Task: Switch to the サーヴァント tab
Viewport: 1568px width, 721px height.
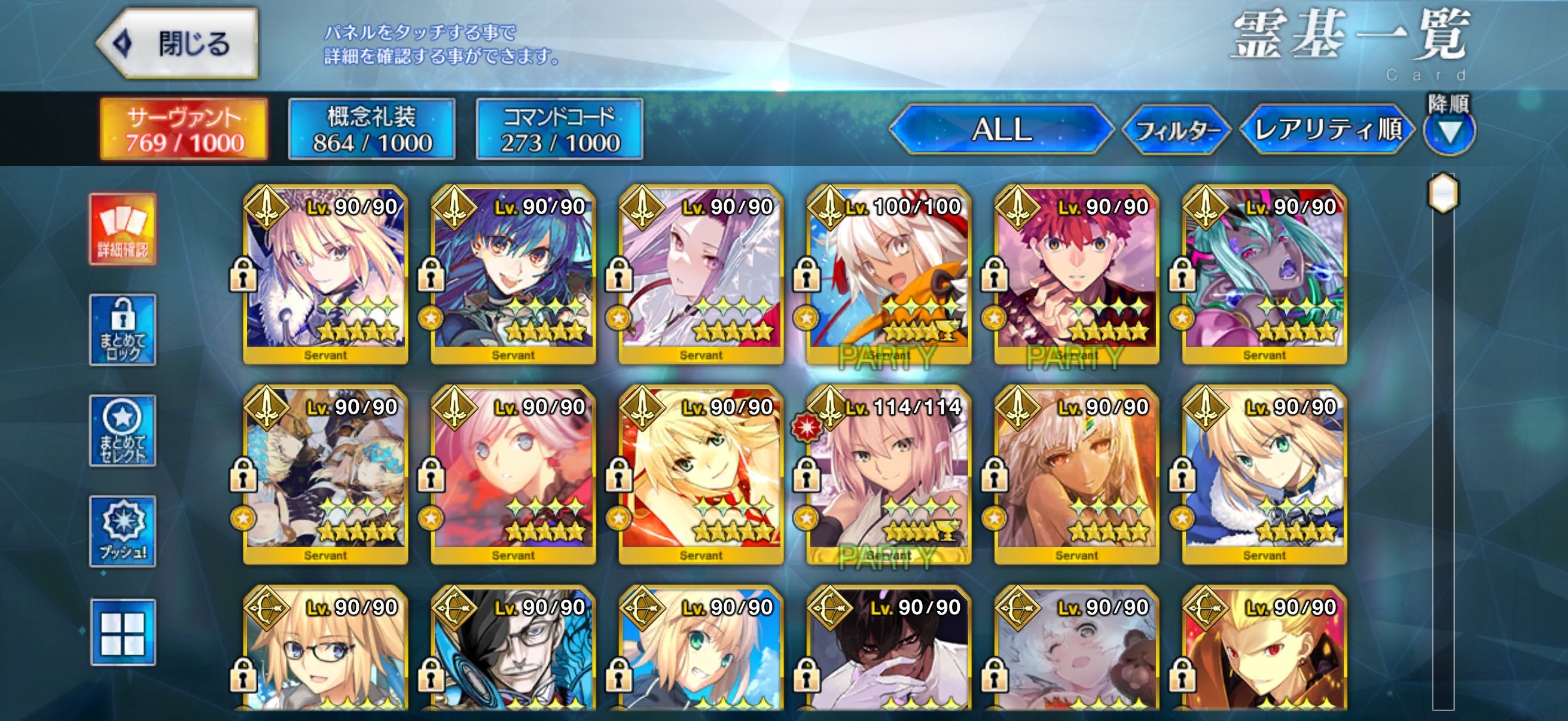Action: (184, 129)
